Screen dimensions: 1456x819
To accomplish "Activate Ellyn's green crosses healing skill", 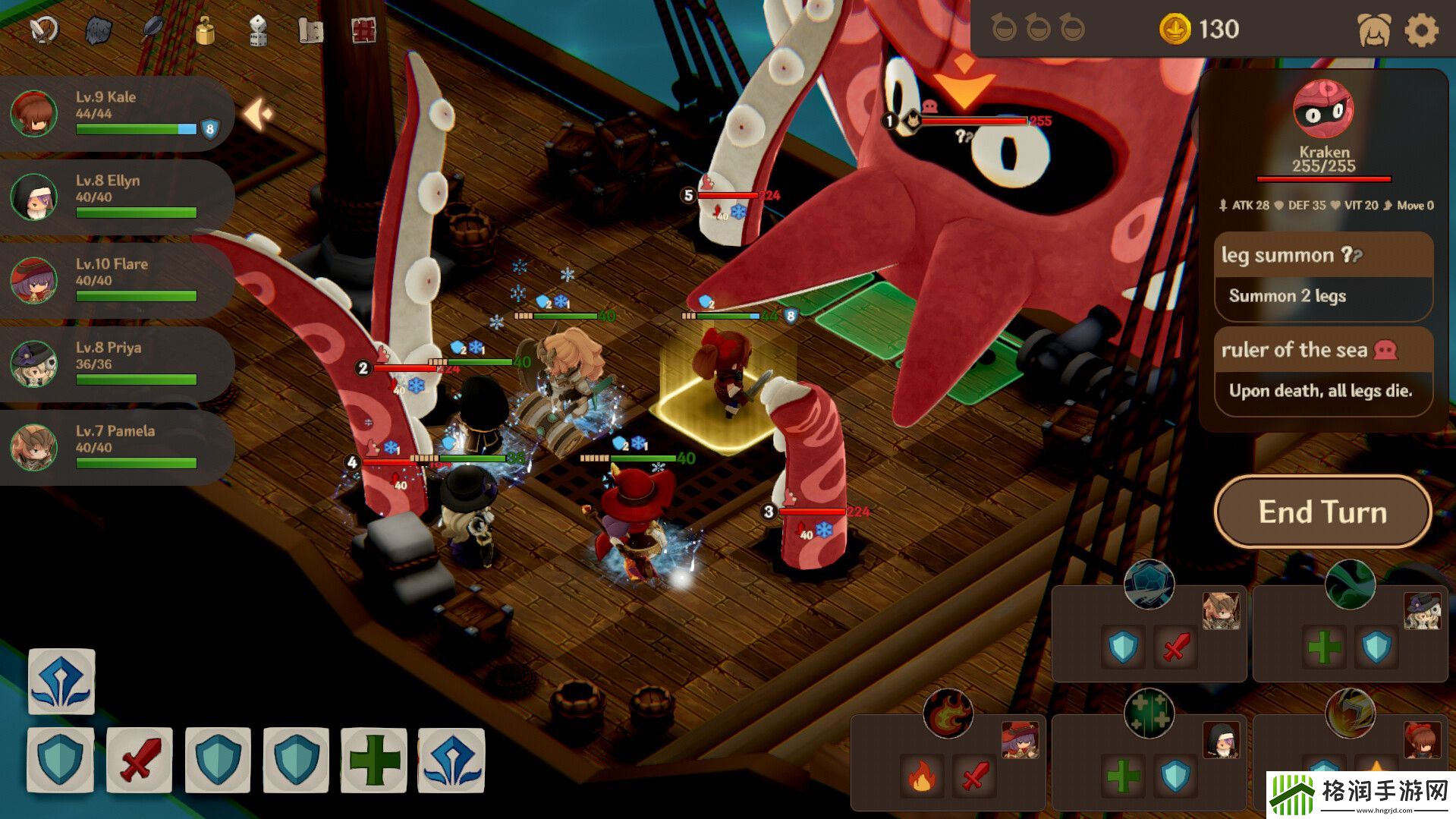I will coord(1149,714).
